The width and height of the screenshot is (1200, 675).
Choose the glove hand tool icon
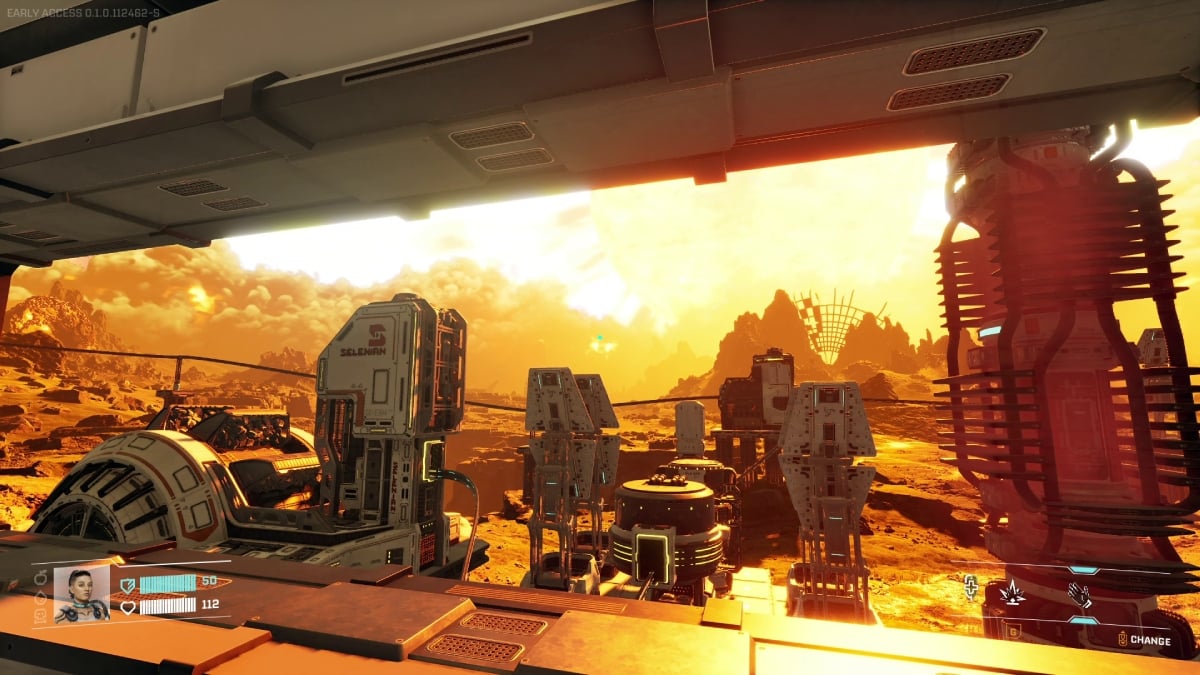pos(1079,594)
